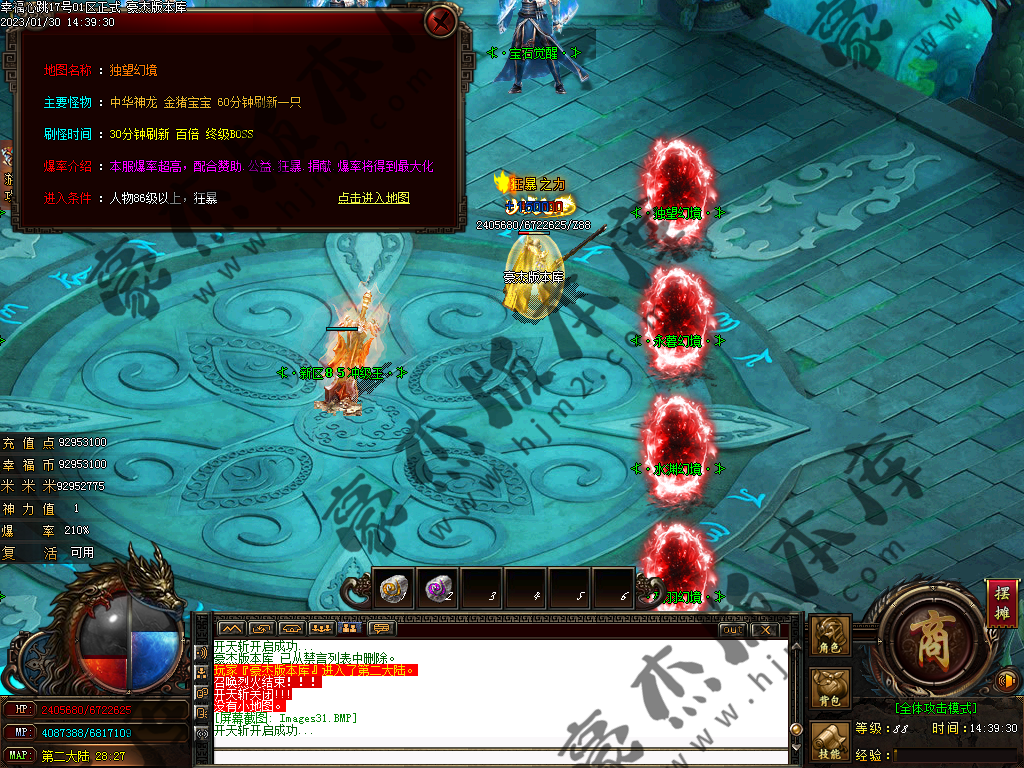
Task: Click the chat window's Out button
Action: click(x=732, y=630)
